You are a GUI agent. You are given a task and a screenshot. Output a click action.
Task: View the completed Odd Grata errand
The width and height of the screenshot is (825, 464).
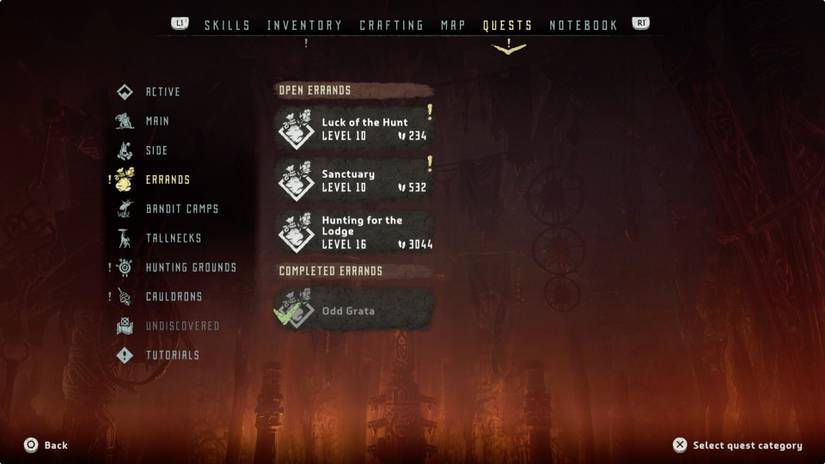coord(354,310)
